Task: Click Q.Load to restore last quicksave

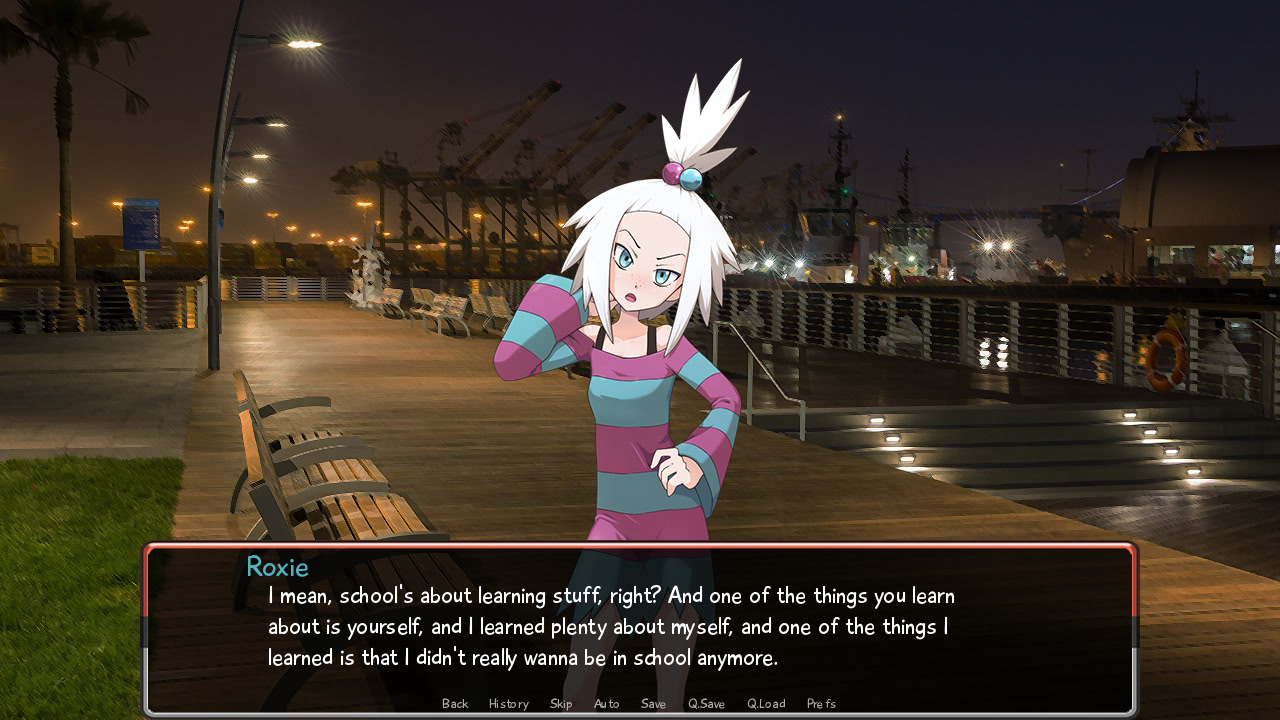Action: point(765,703)
